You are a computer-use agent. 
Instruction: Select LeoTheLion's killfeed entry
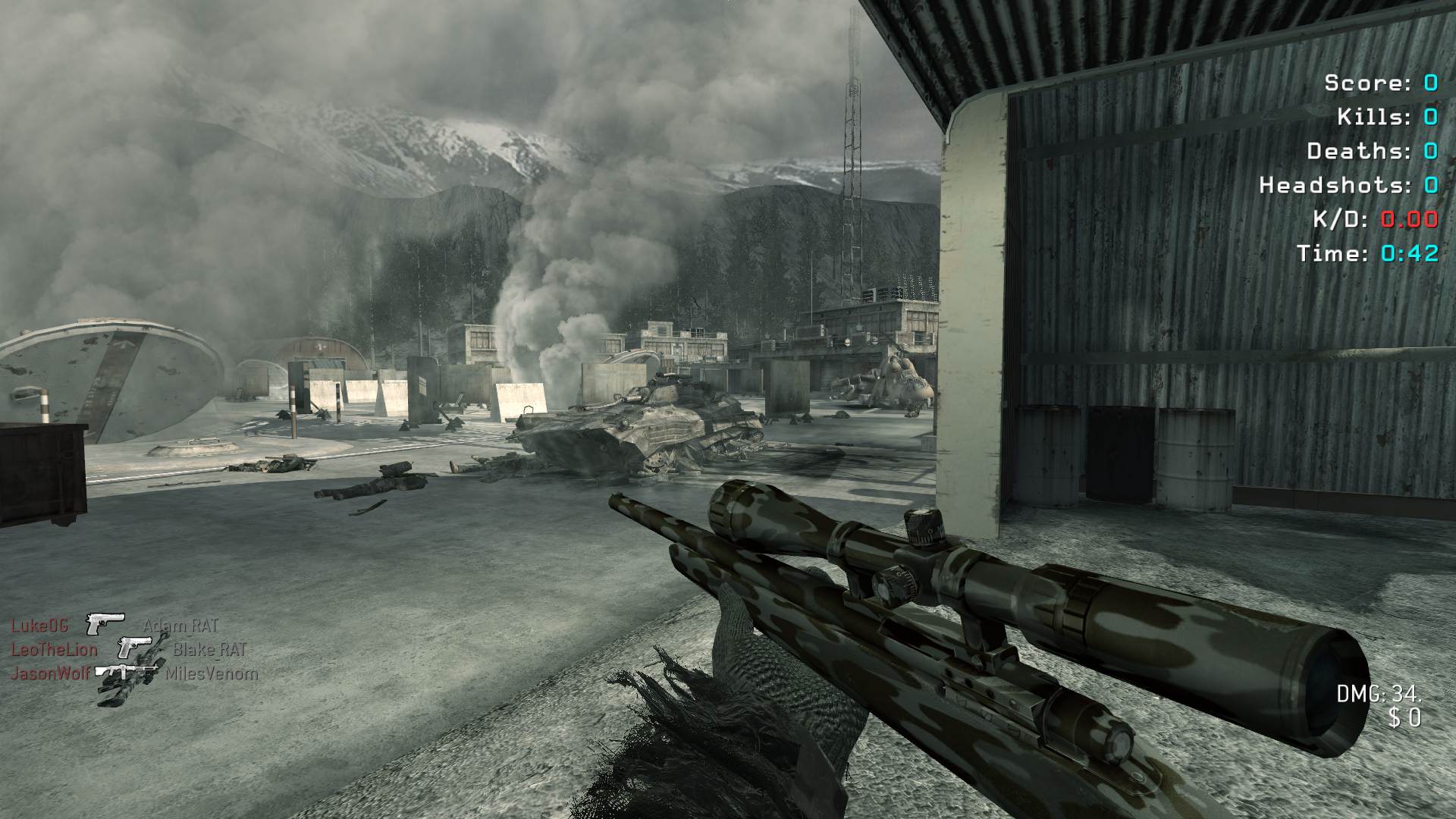(x=54, y=650)
